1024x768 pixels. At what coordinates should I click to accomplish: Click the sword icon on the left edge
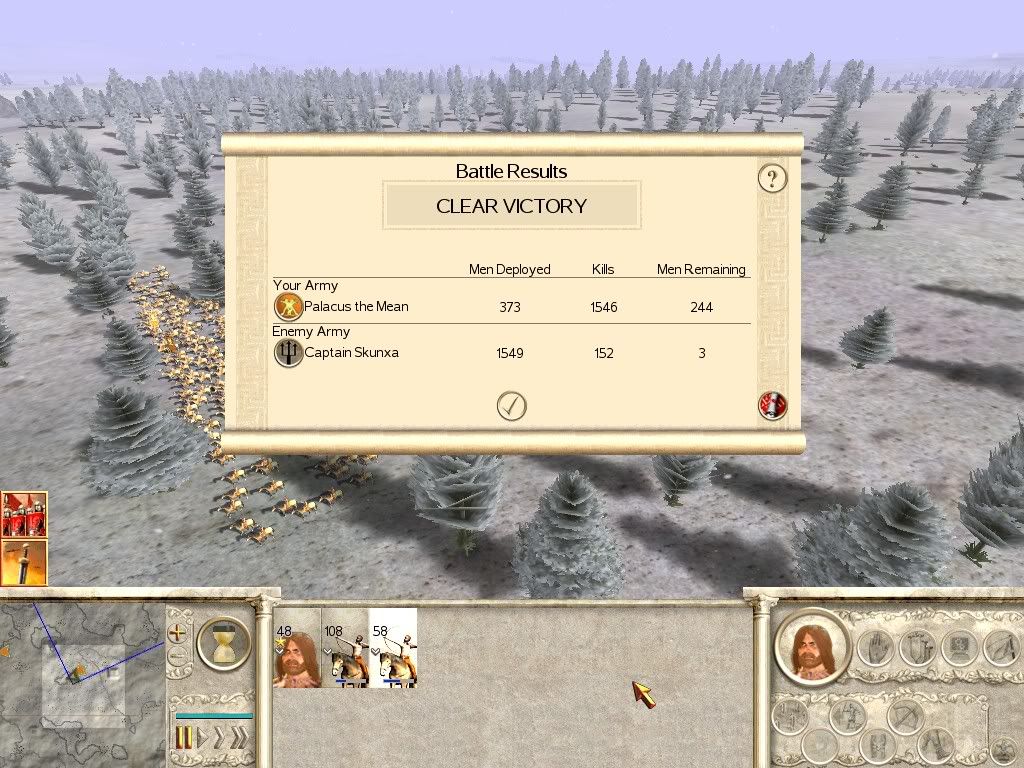[x=23, y=562]
